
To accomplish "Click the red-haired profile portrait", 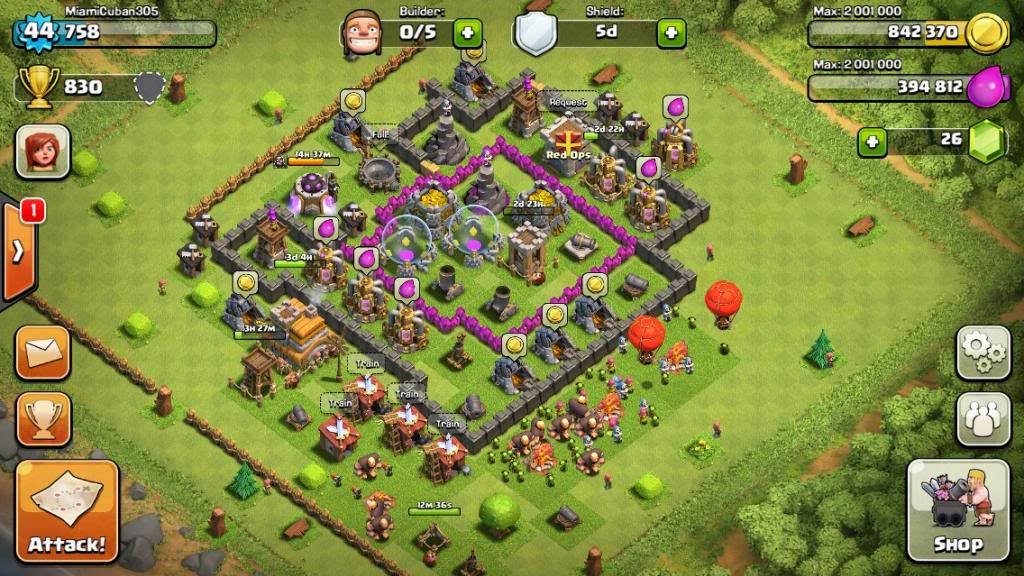I will [43, 152].
